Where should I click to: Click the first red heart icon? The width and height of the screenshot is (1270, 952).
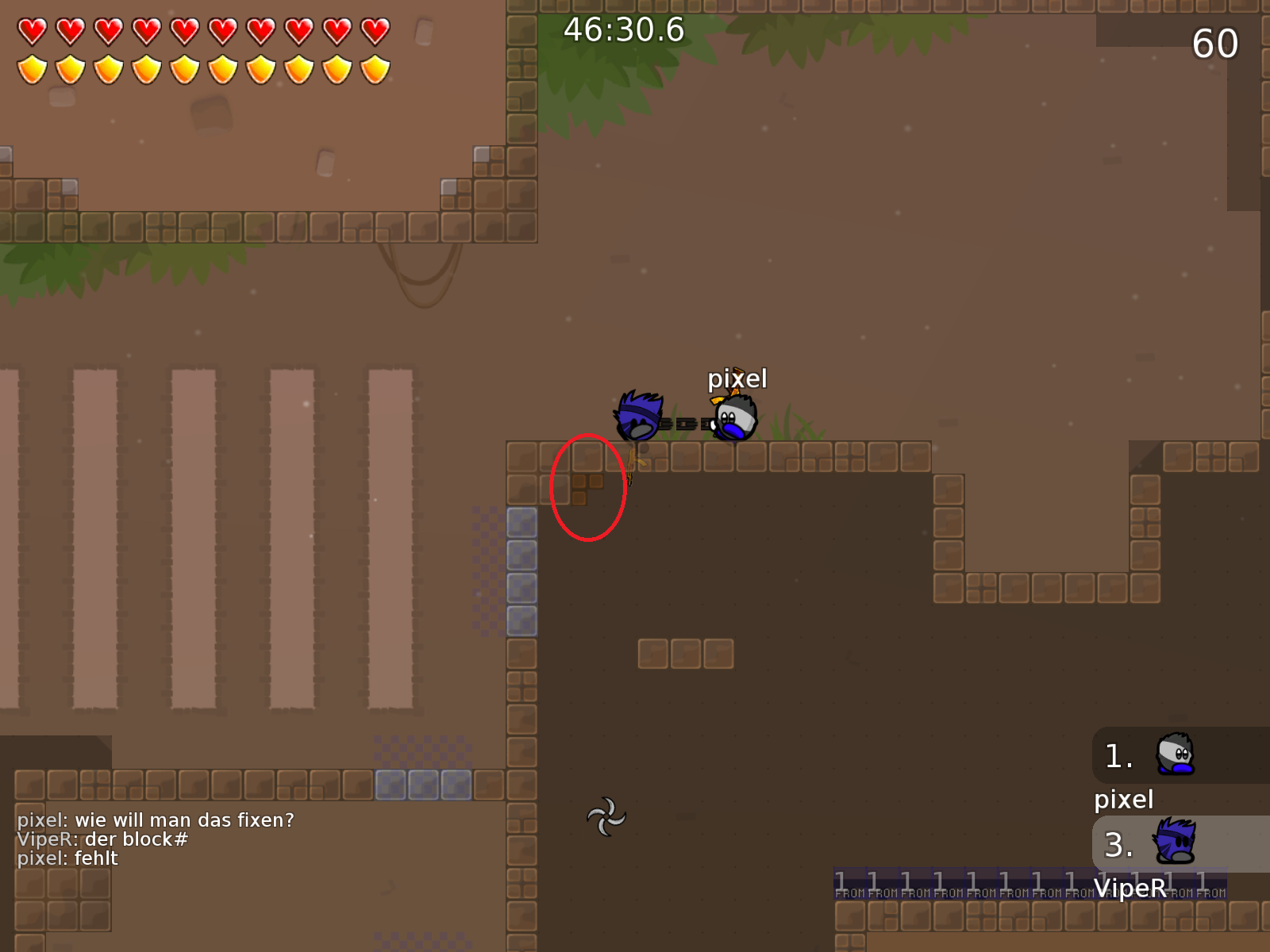click(x=32, y=30)
